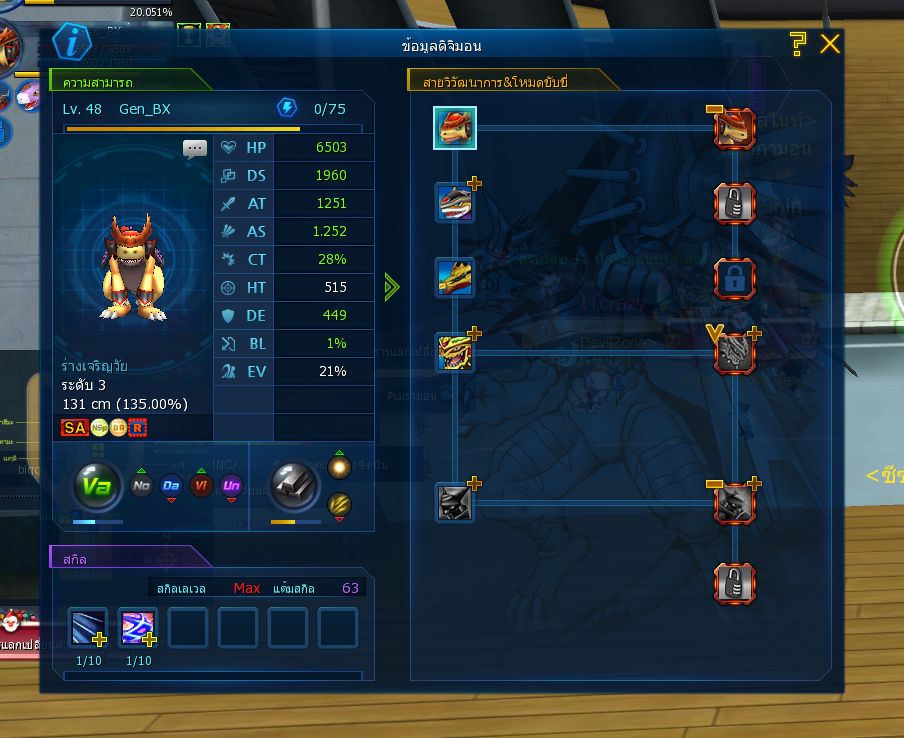Upgrade the blue slash skill
904x738 pixels.
(x=87, y=628)
